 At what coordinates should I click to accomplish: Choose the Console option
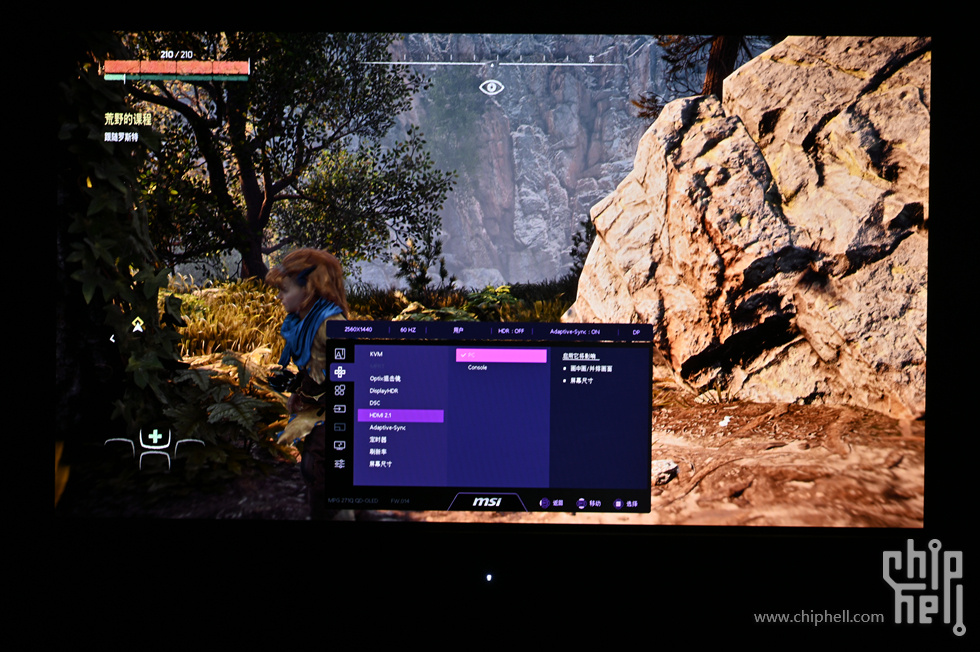pyautogui.click(x=478, y=368)
